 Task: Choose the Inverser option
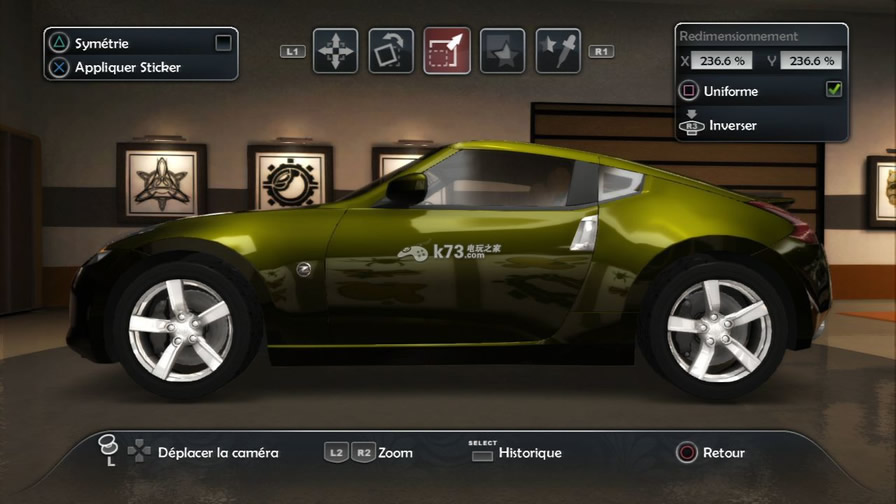732,126
